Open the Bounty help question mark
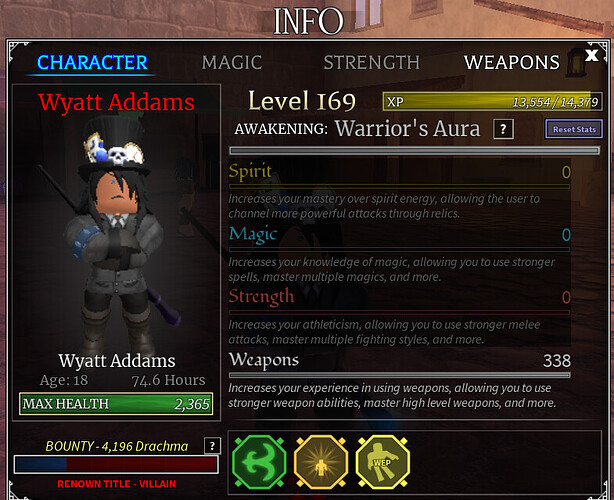 pyautogui.click(x=212, y=446)
